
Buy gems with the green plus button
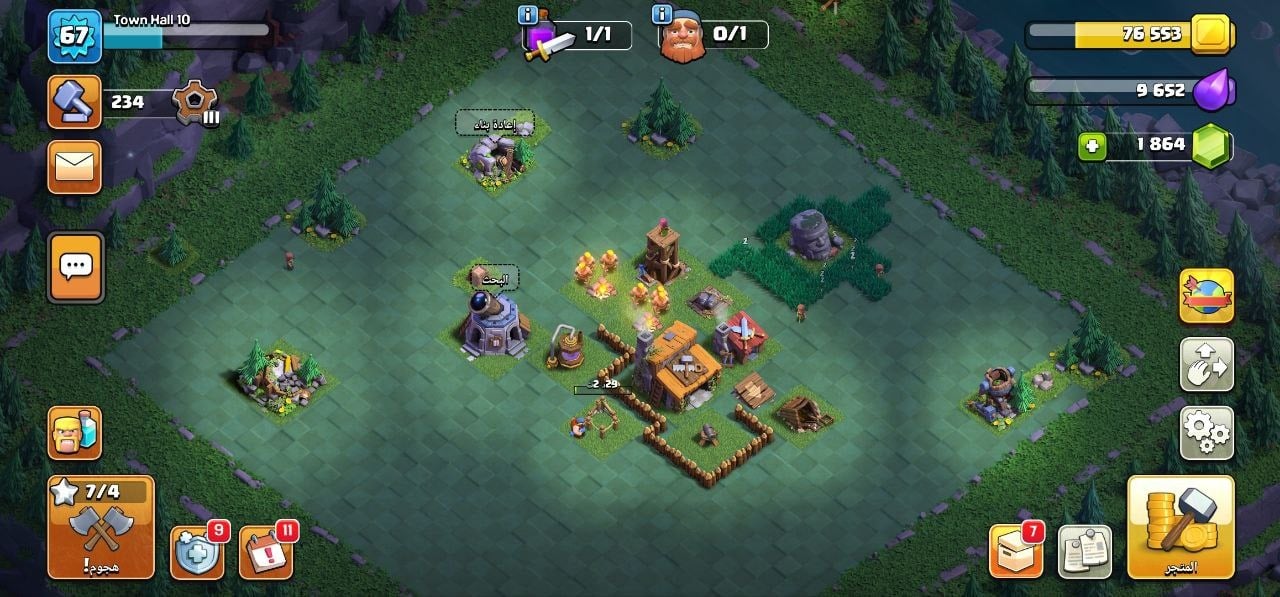(1092, 147)
